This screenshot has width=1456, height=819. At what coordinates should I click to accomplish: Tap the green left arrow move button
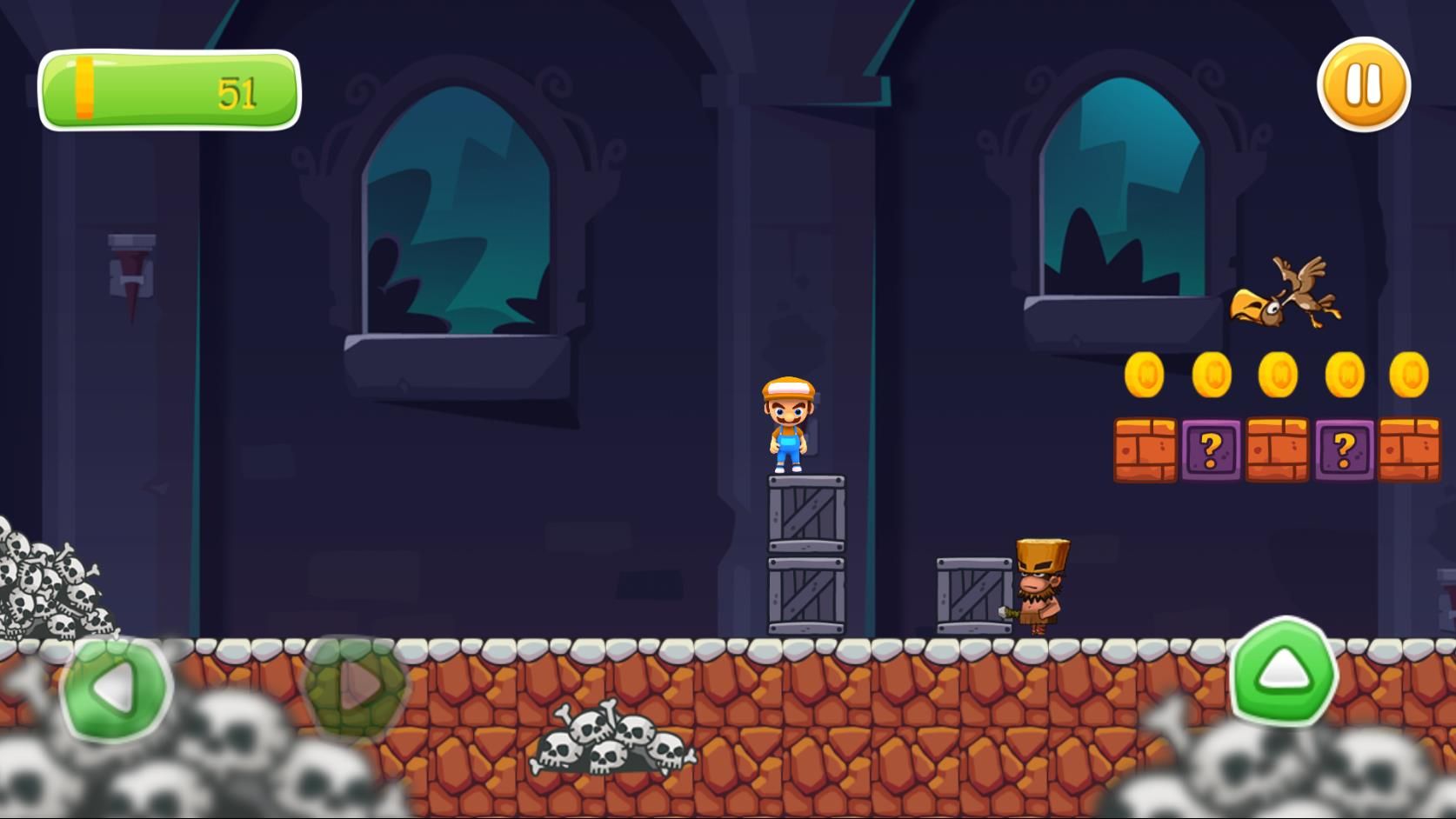coord(117,688)
